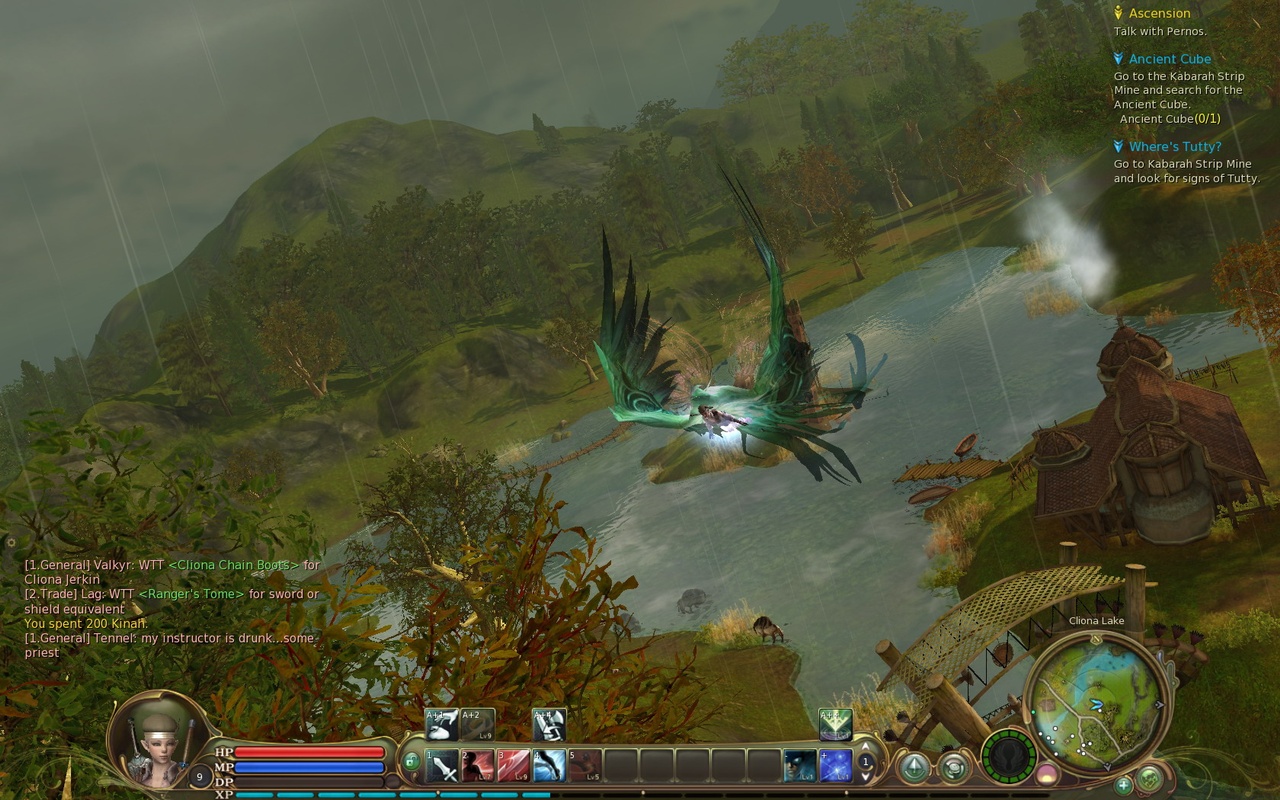Click the green A+2 Lv9 icon above the quickbar

[x=478, y=722]
